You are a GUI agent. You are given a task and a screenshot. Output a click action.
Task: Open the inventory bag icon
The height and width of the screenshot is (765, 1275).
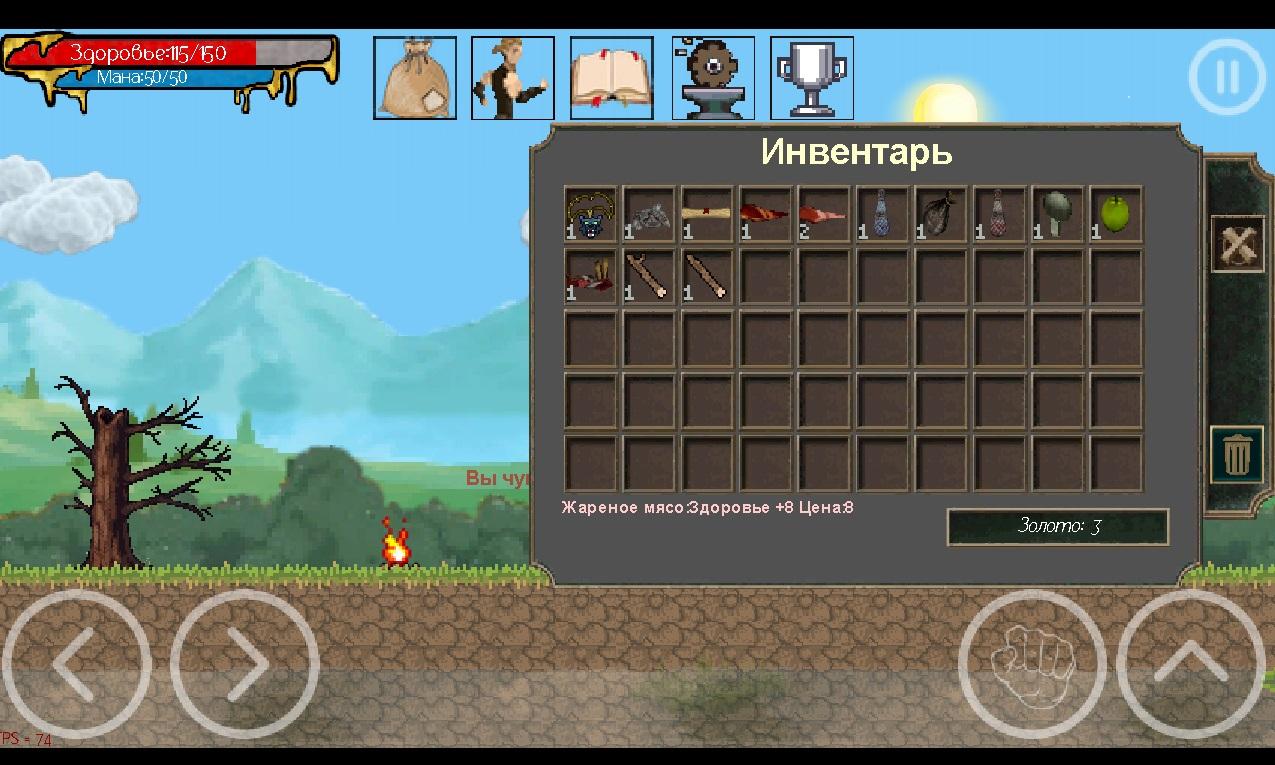(x=415, y=78)
